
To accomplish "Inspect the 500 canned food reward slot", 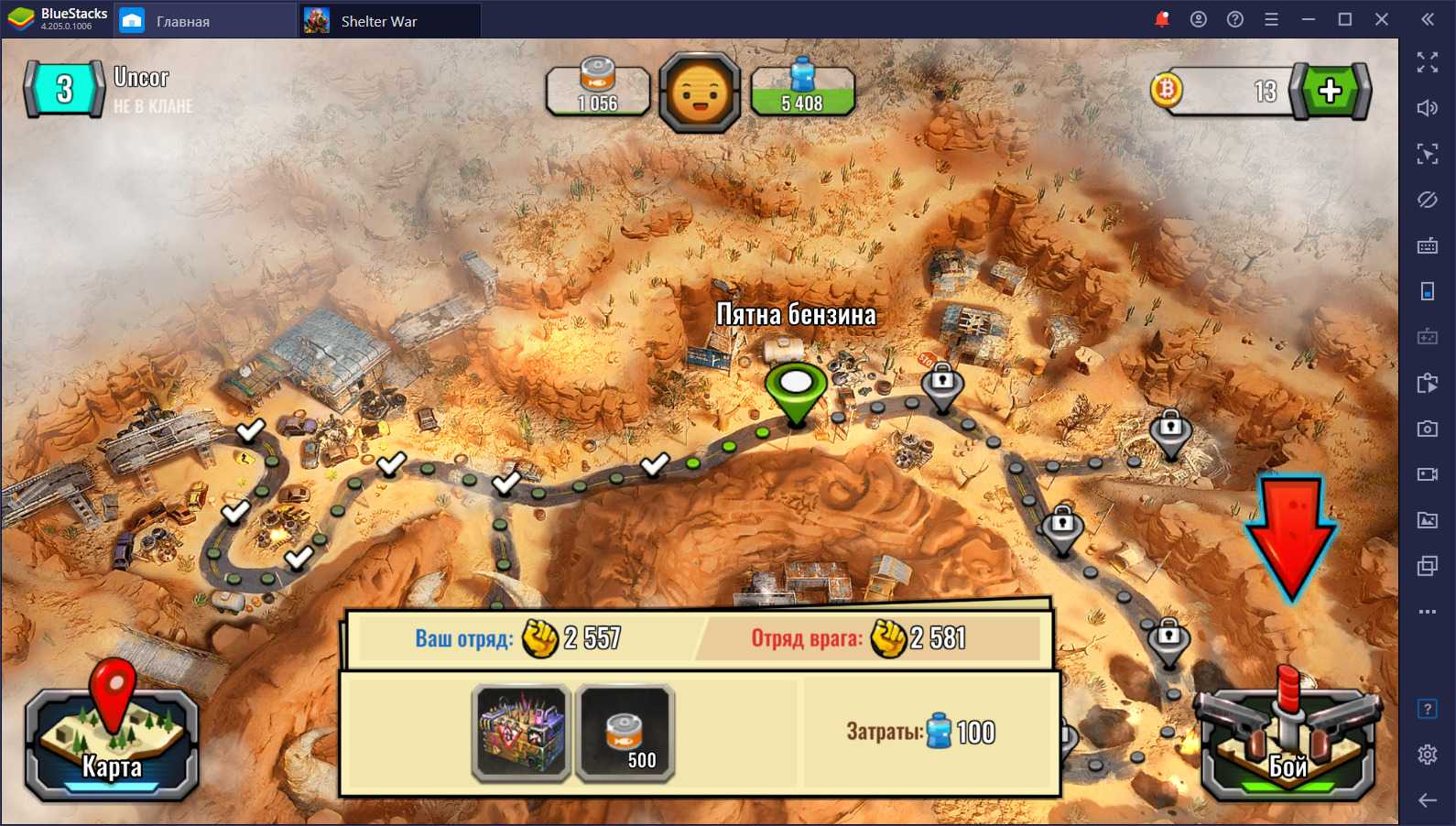I will (x=626, y=733).
